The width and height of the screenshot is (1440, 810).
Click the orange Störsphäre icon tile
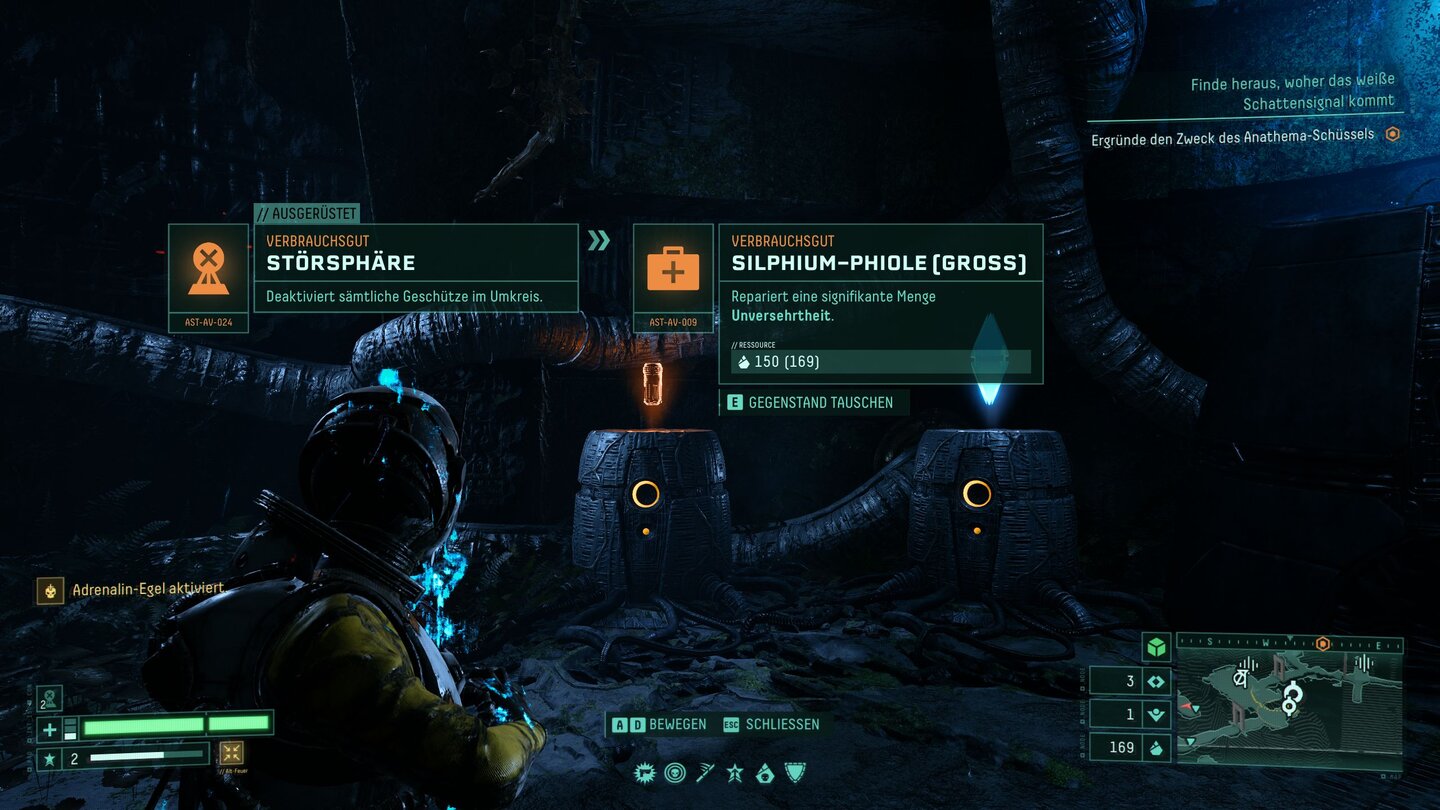point(208,269)
